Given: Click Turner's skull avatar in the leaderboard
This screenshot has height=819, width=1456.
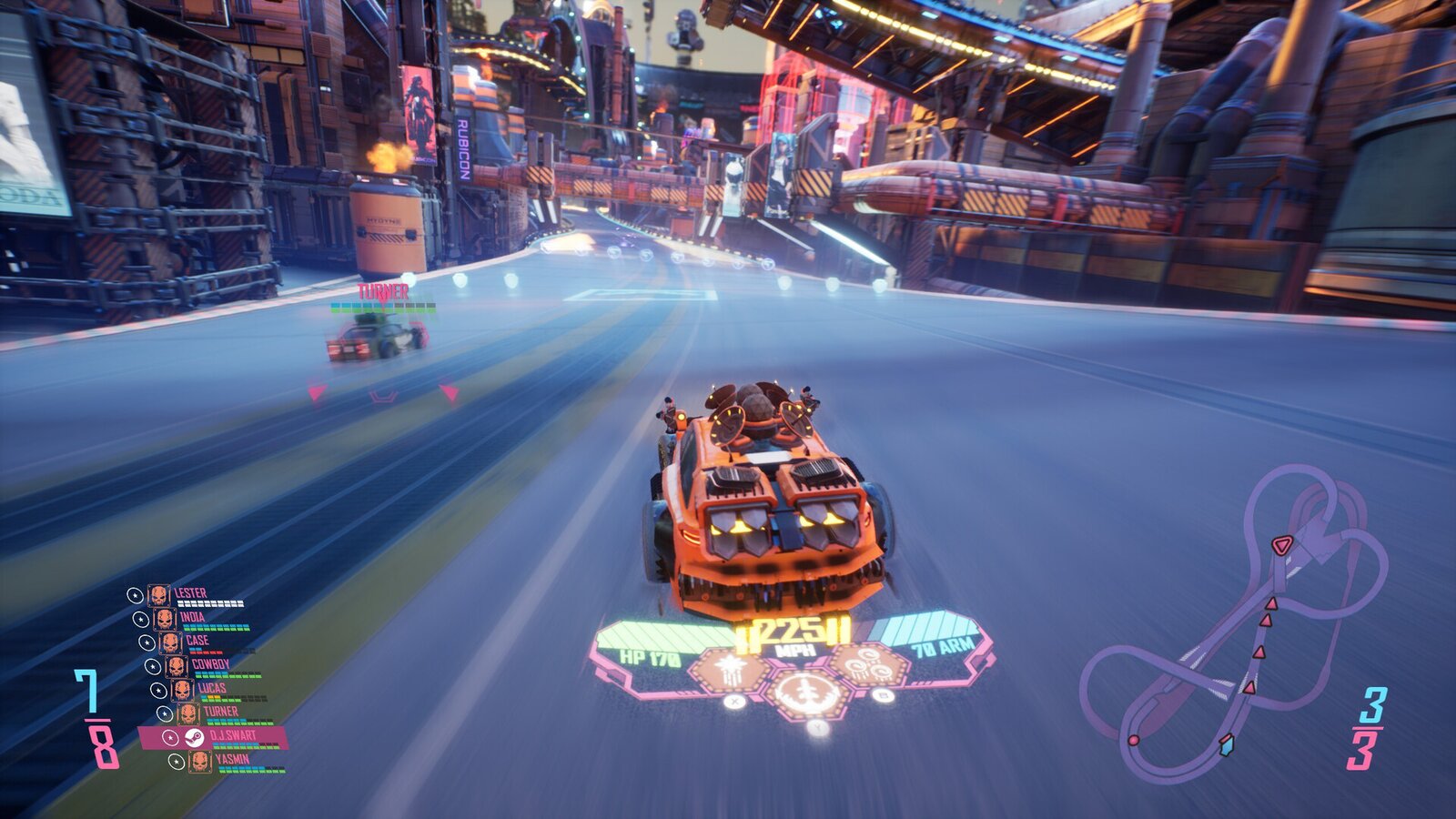Looking at the screenshot, I should click(188, 715).
